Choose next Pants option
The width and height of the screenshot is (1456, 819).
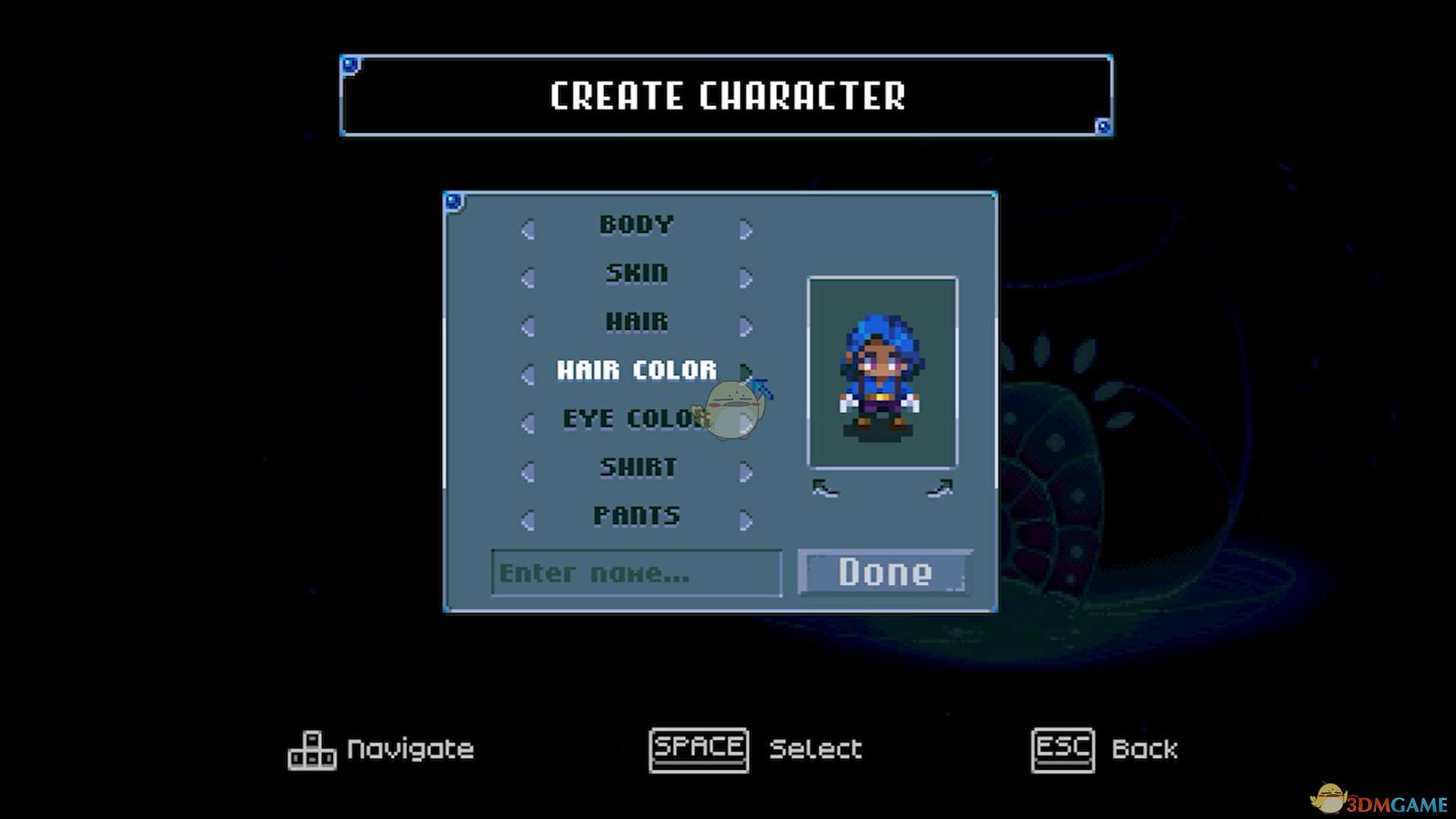746,520
